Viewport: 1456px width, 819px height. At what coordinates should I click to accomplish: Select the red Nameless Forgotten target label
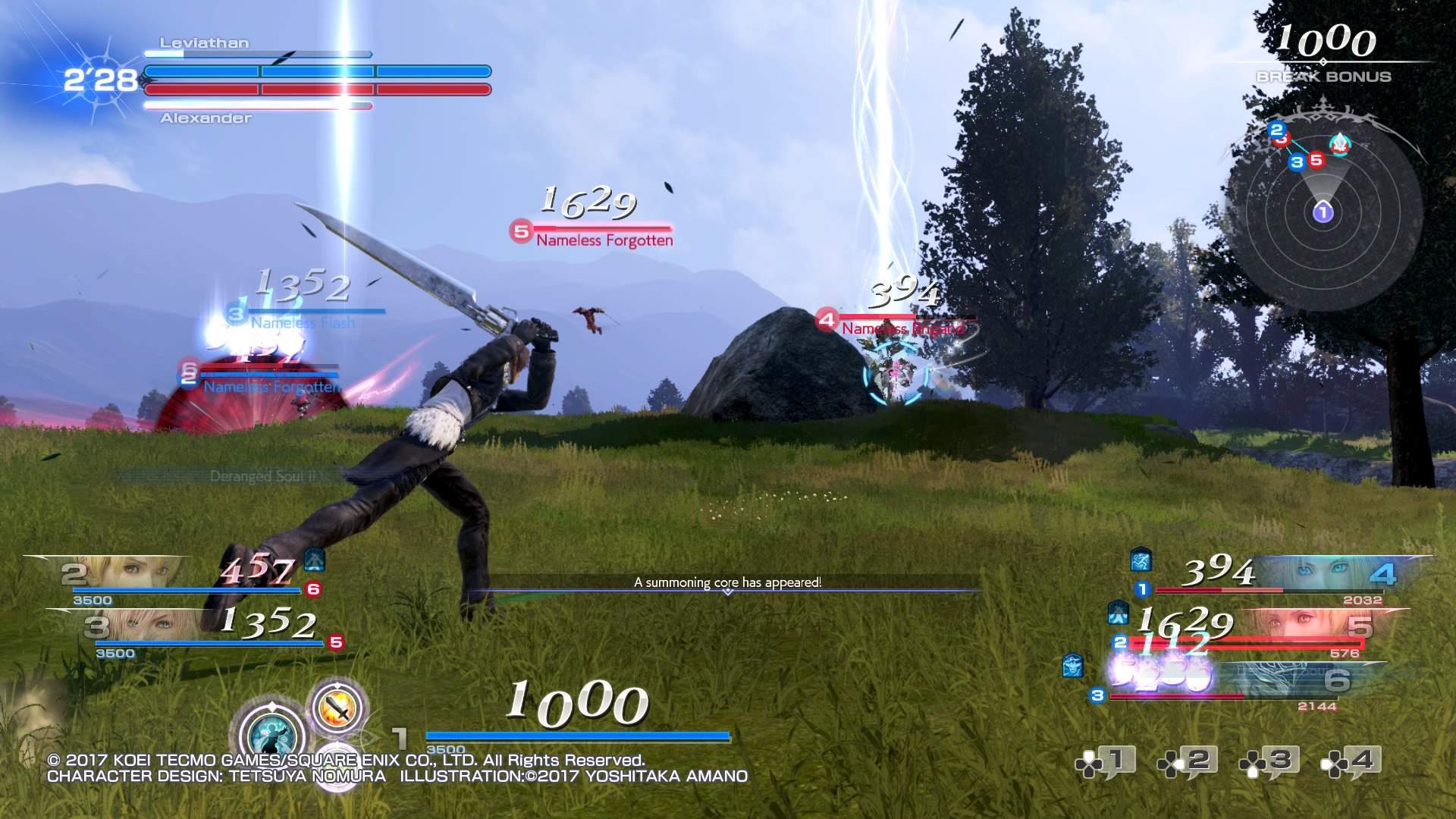[x=604, y=240]
